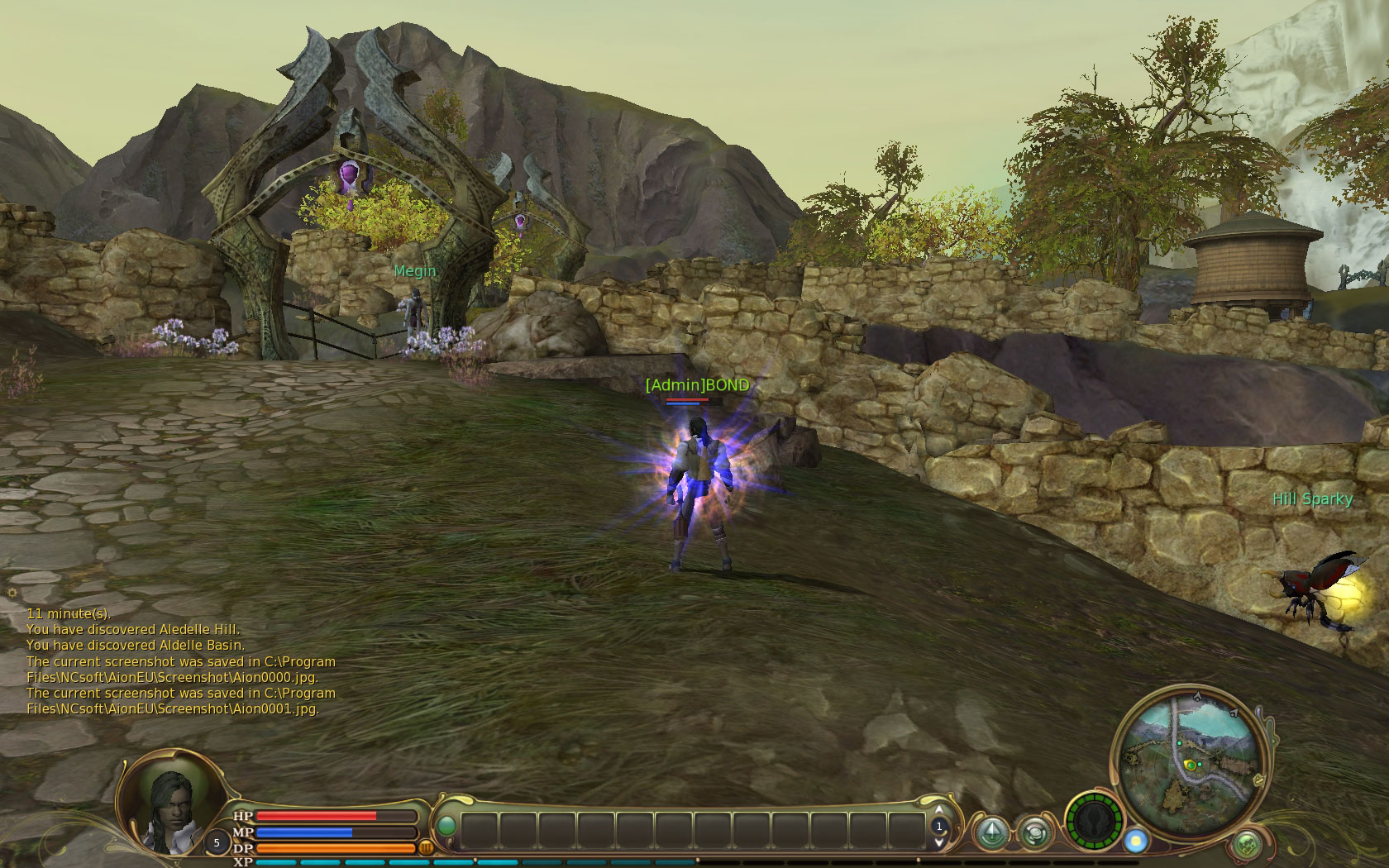
Task: Click the orange DP level III badge
Action: 427,847
